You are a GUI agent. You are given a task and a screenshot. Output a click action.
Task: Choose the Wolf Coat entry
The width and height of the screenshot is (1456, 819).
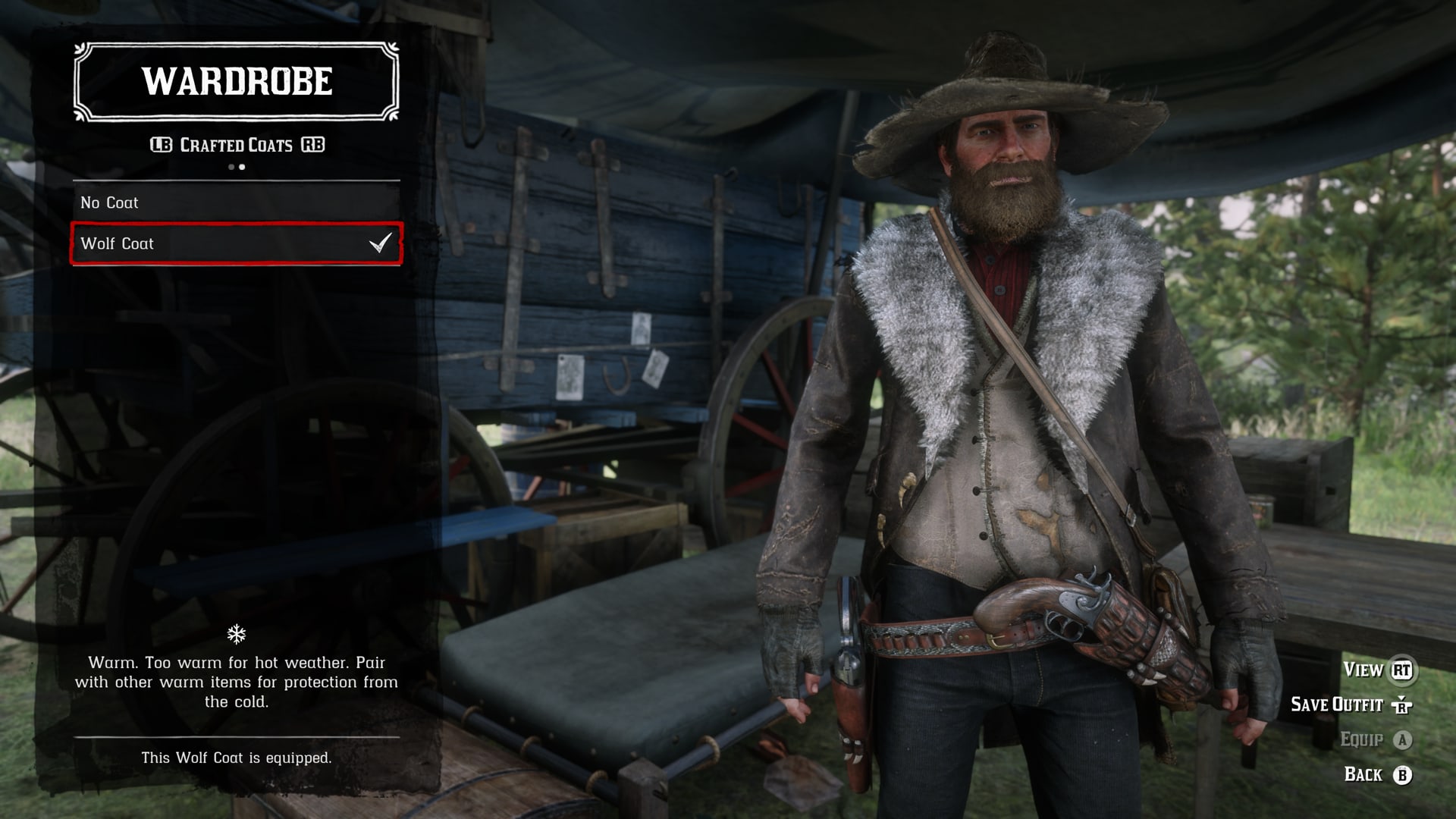click(x=236, y=243)
